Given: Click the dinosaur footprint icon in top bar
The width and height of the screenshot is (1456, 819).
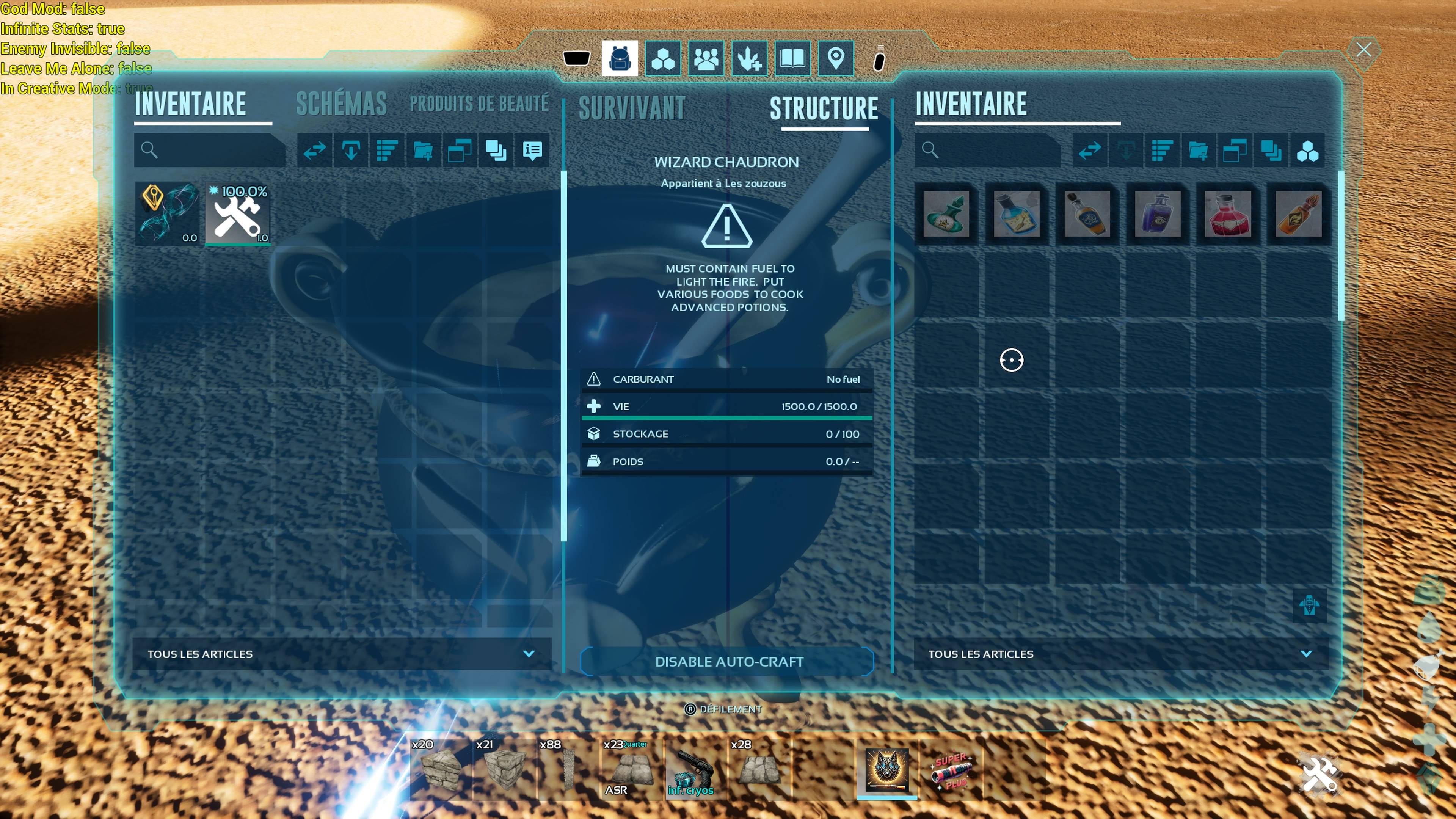Looking at the screenshot, I should [x=750, y=58].
